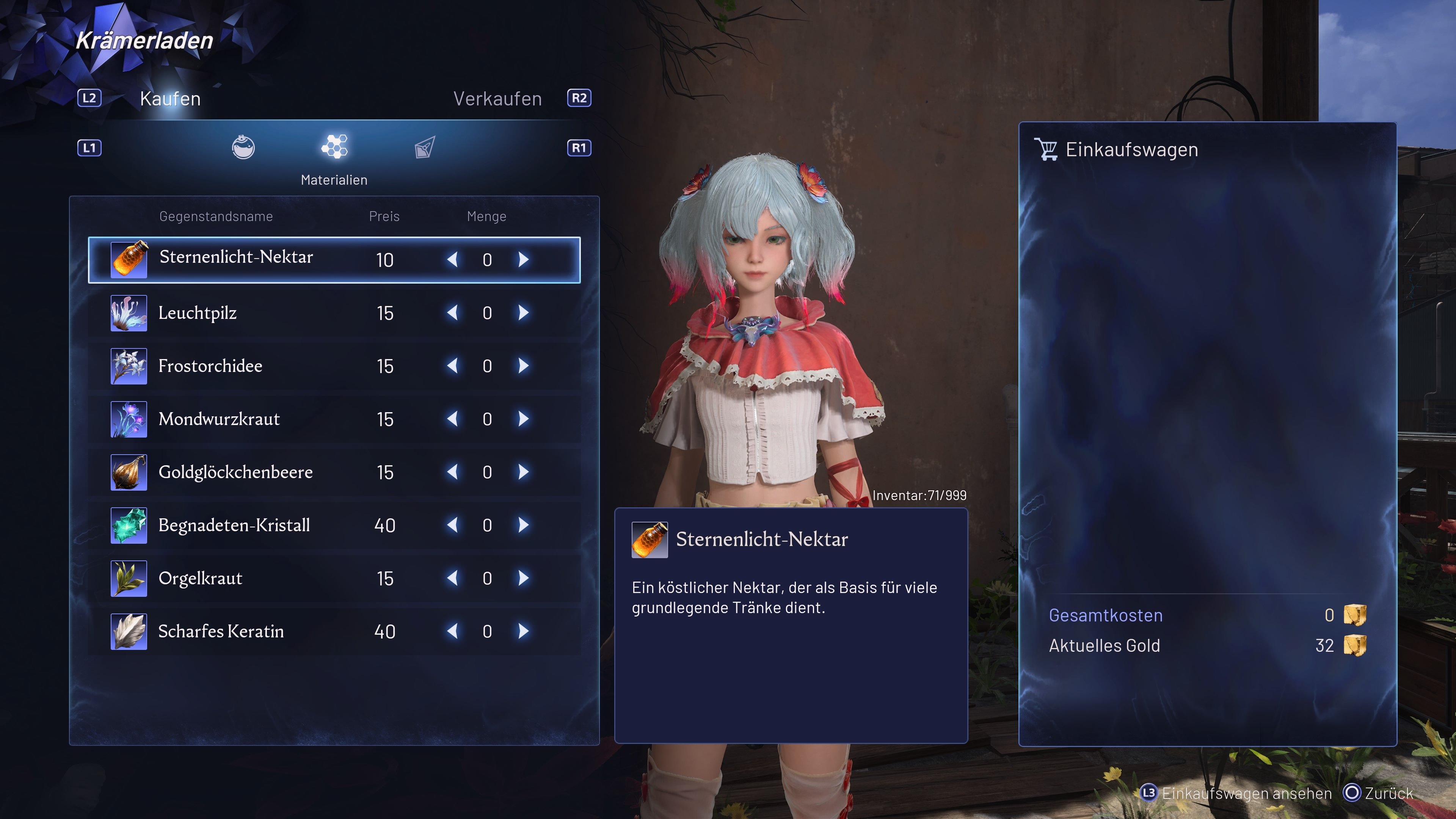This screenshot has height=819, width=1456.
Task: Increase Begnadeten-Kristall quantity
Action: point(523,525)
